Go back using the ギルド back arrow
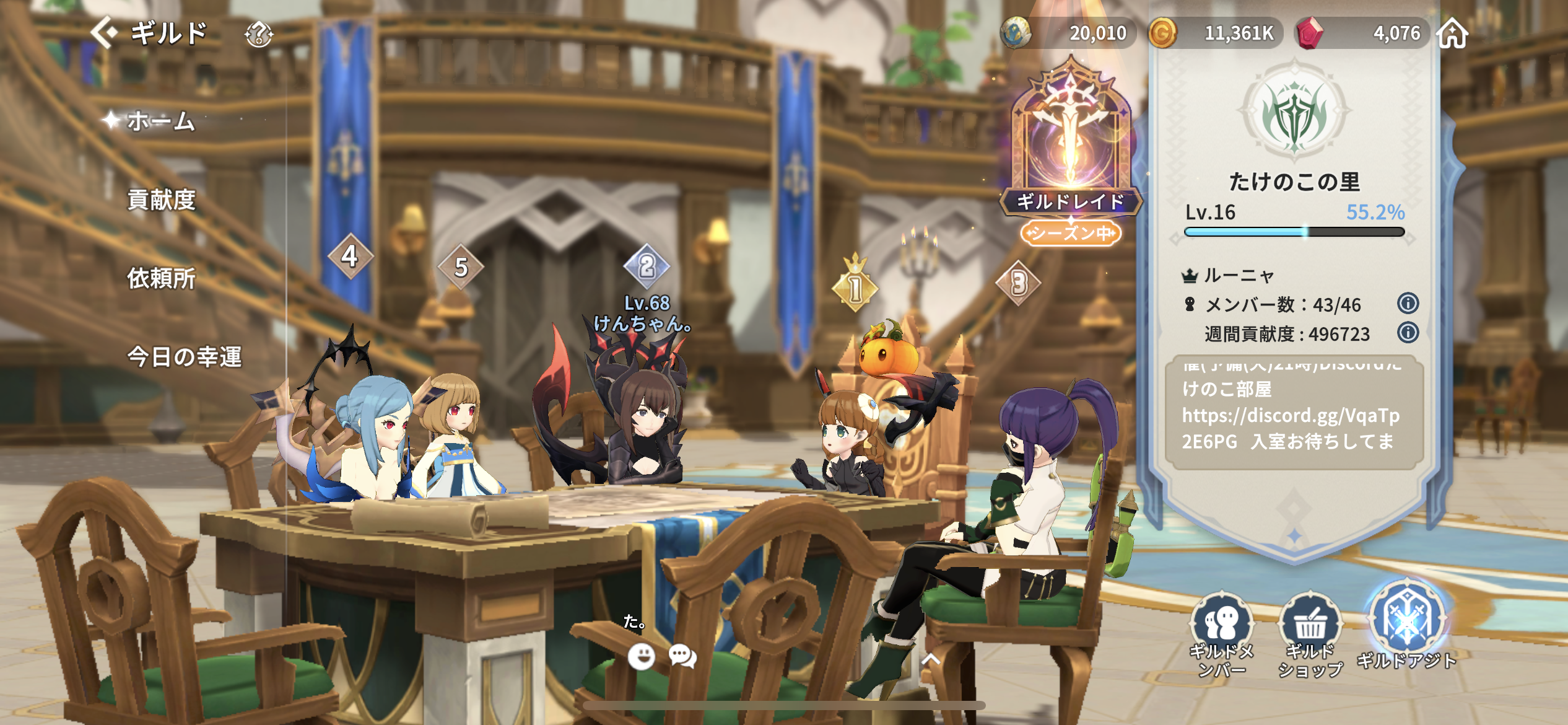Viewport: 1568px width, 725px height. pos(105,32)
